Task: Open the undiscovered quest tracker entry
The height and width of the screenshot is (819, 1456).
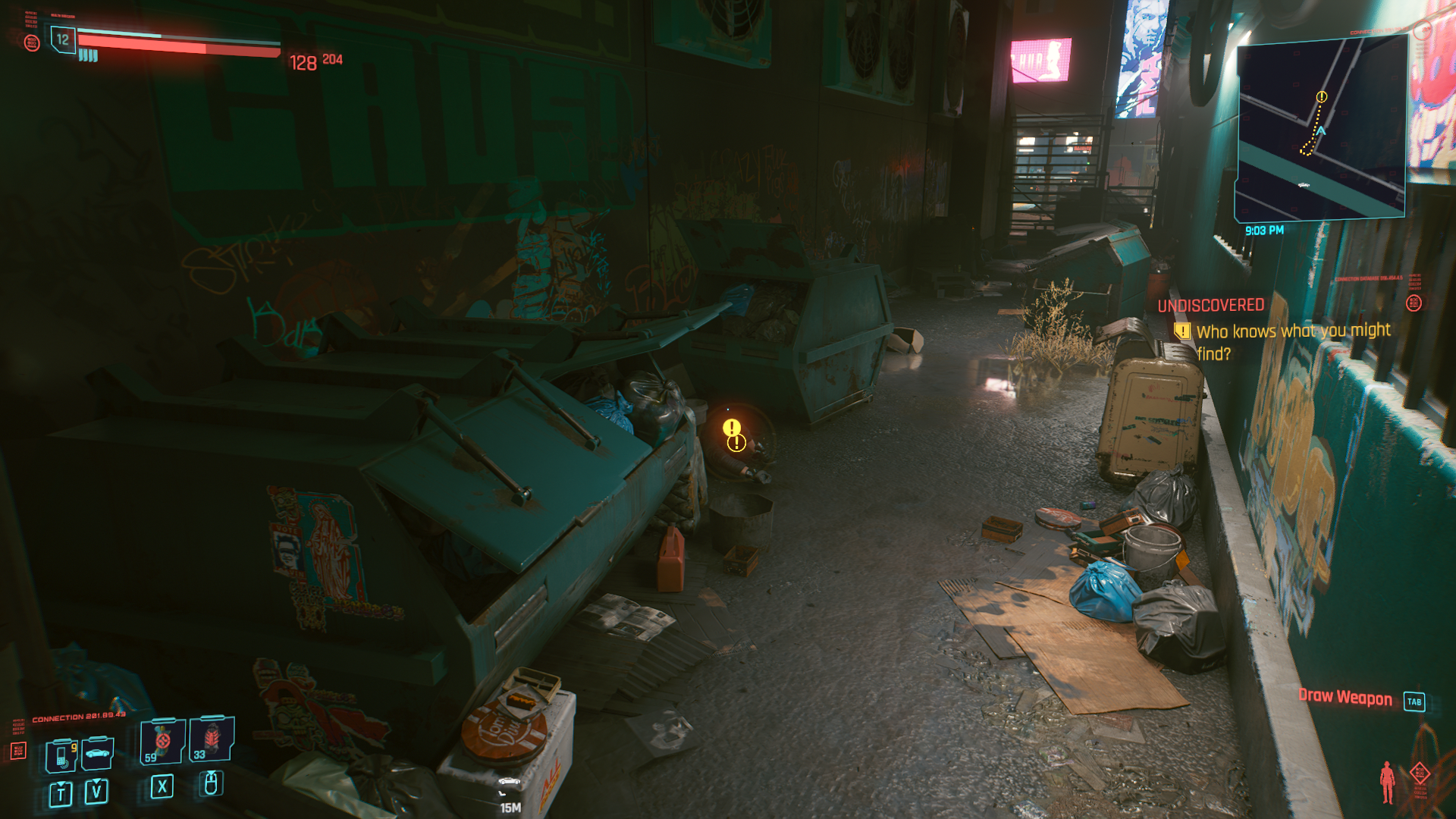Action: (1282, 331)
